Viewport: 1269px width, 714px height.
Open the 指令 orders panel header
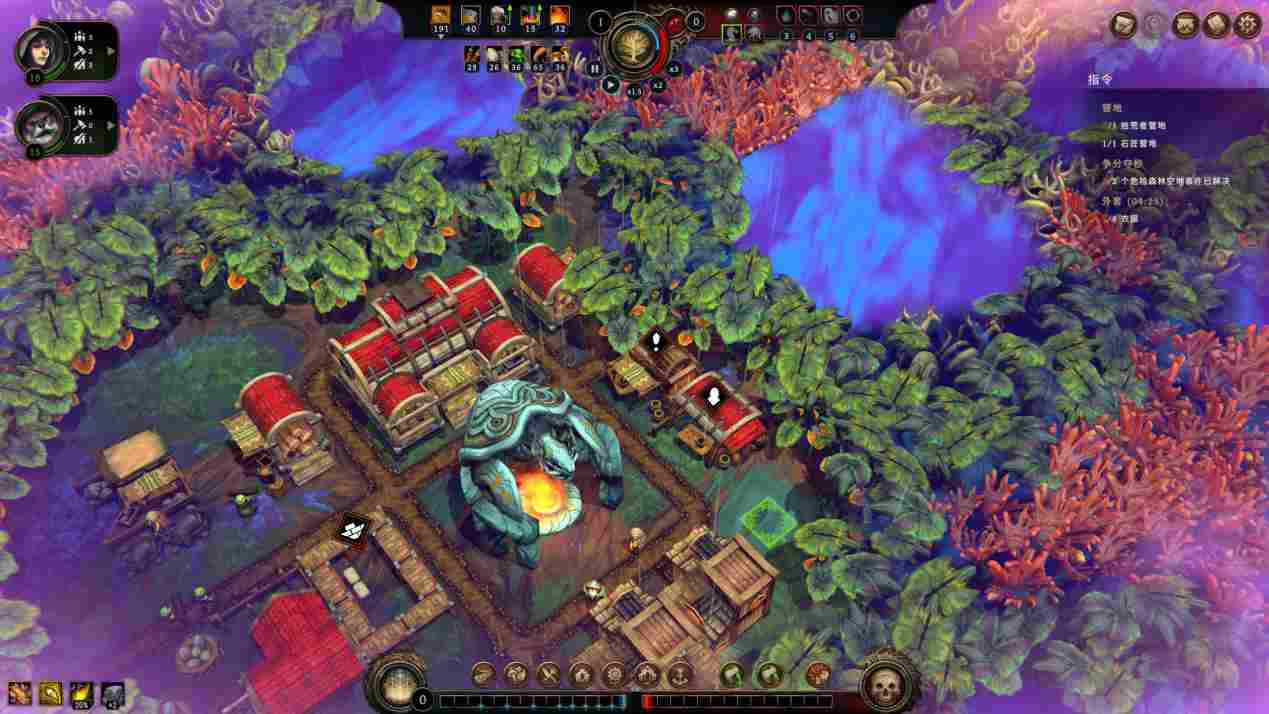pos(1100,79)
